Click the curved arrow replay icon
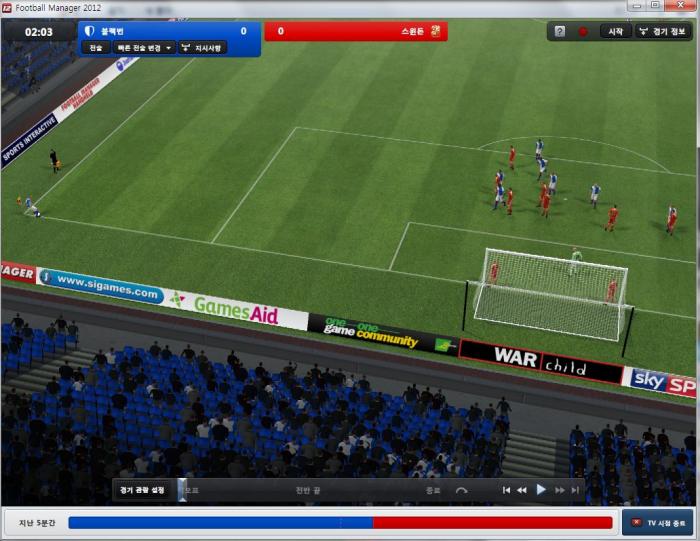Screen dimensions: 700x541 click(x=461, y=490)
